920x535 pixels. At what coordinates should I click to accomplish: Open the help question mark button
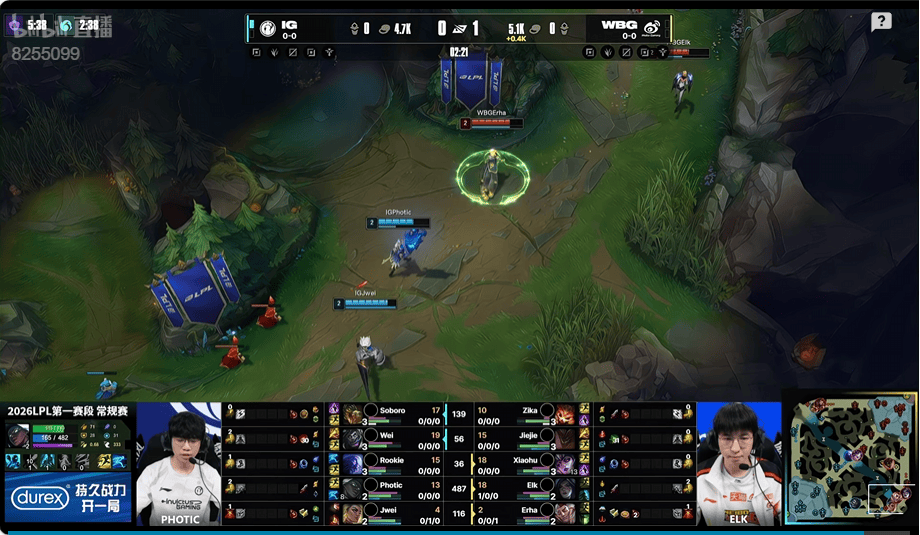881,22
